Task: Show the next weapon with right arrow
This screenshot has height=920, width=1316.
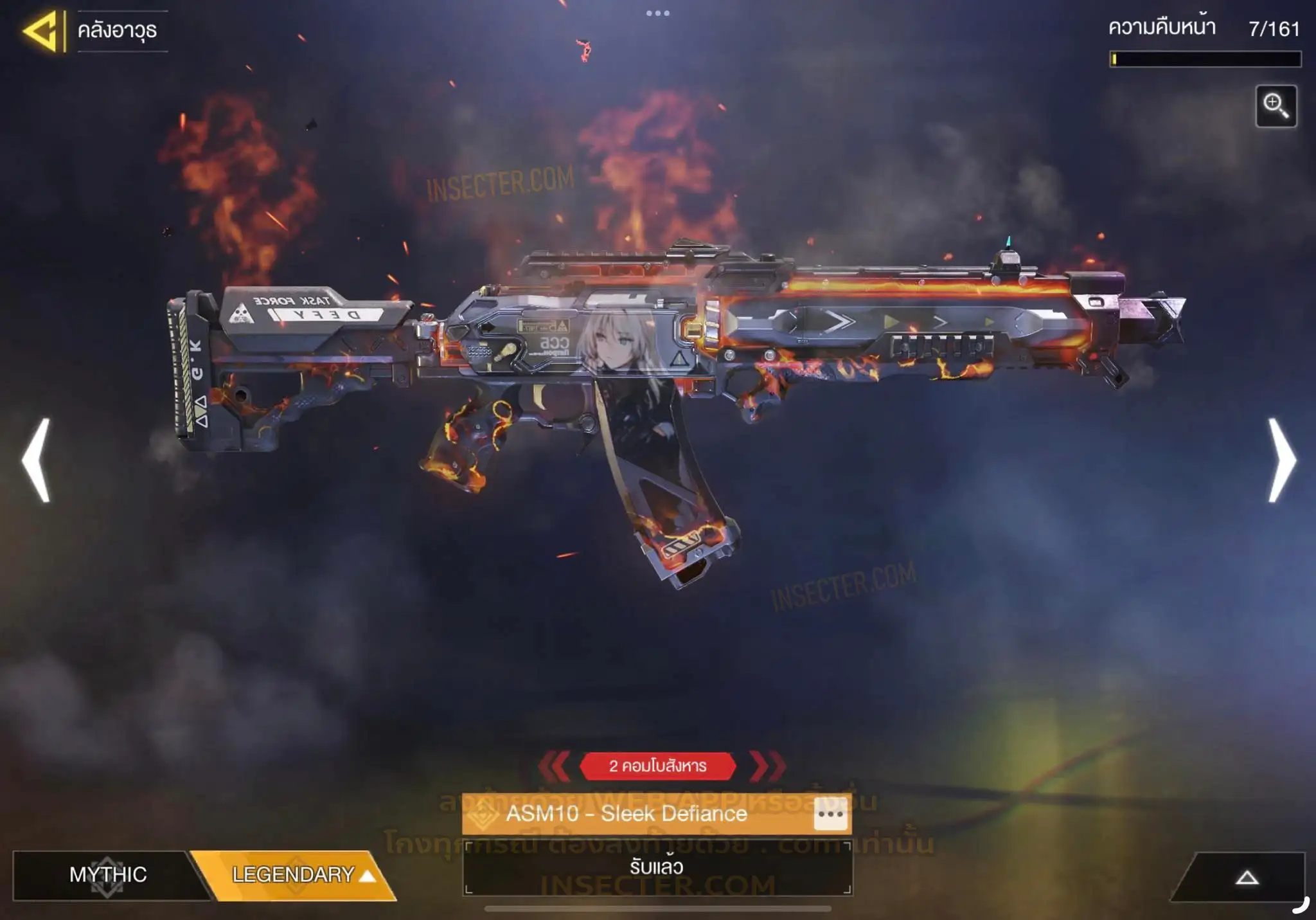Action: pos(1281,460)
